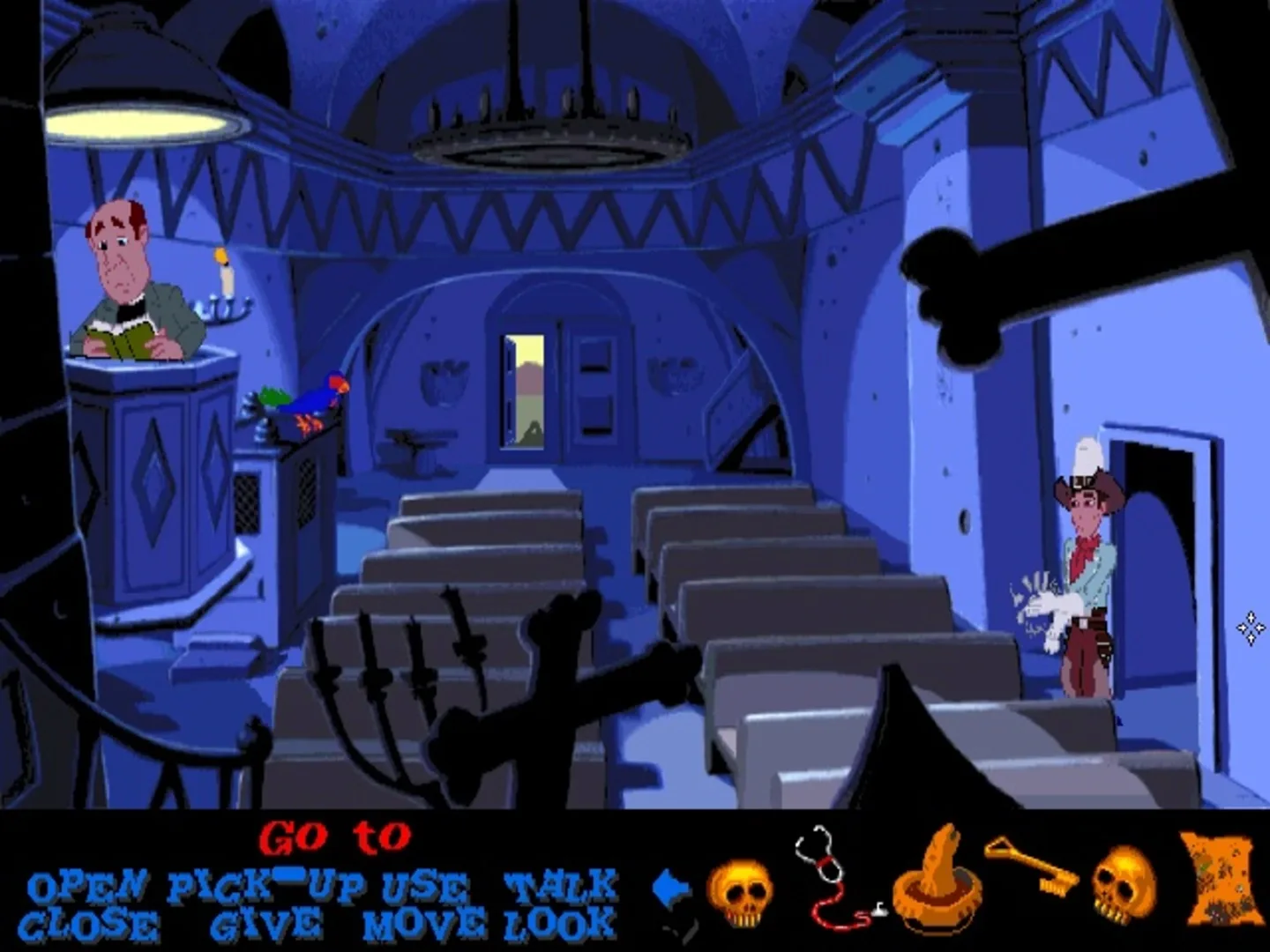This screenshot has width=1270, height=952.
Task: Click the open door at the back of the room
Action: (522, 388)
